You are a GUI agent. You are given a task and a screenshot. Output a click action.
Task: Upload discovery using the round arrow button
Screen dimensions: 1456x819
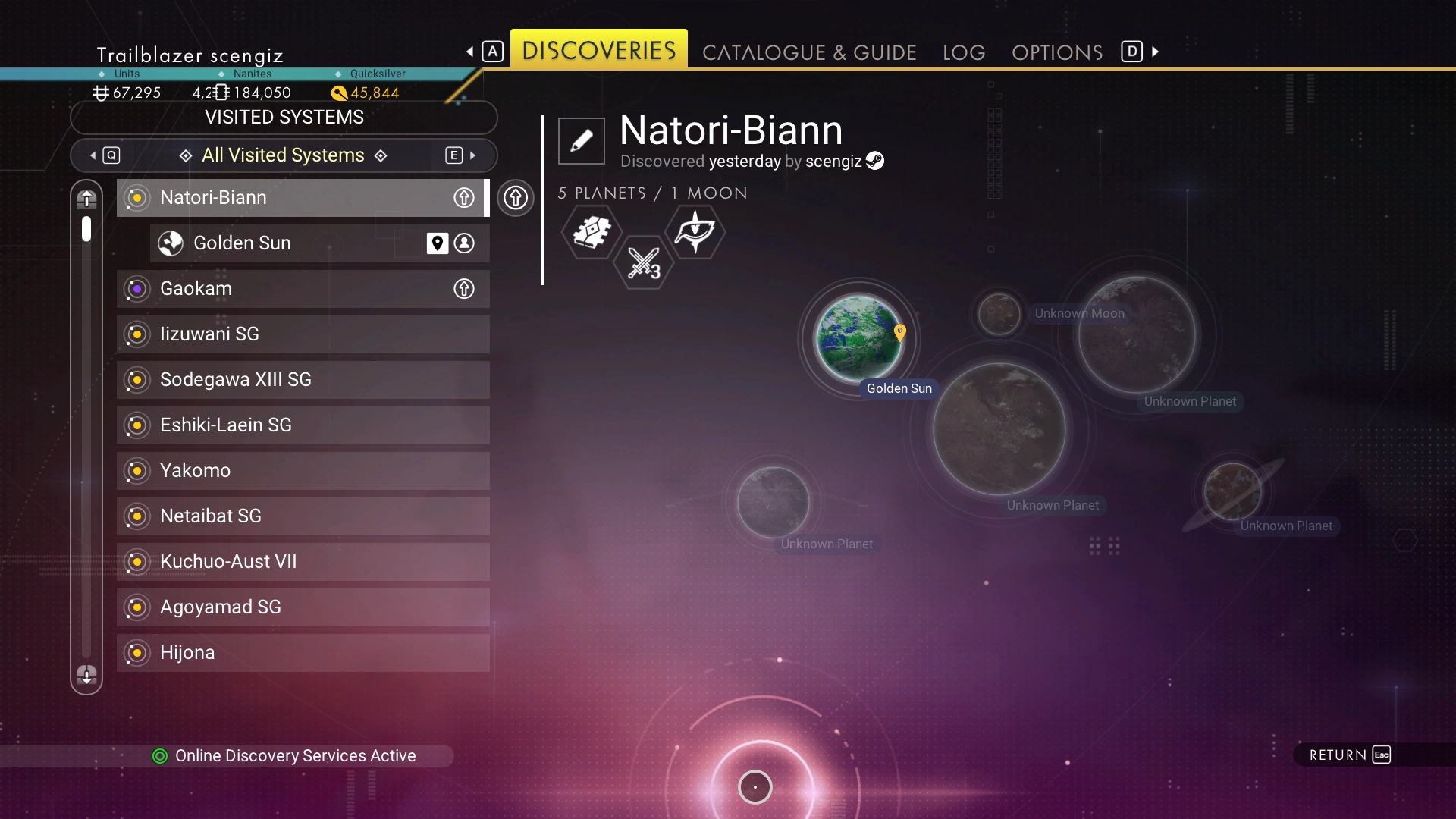point(516,198)
